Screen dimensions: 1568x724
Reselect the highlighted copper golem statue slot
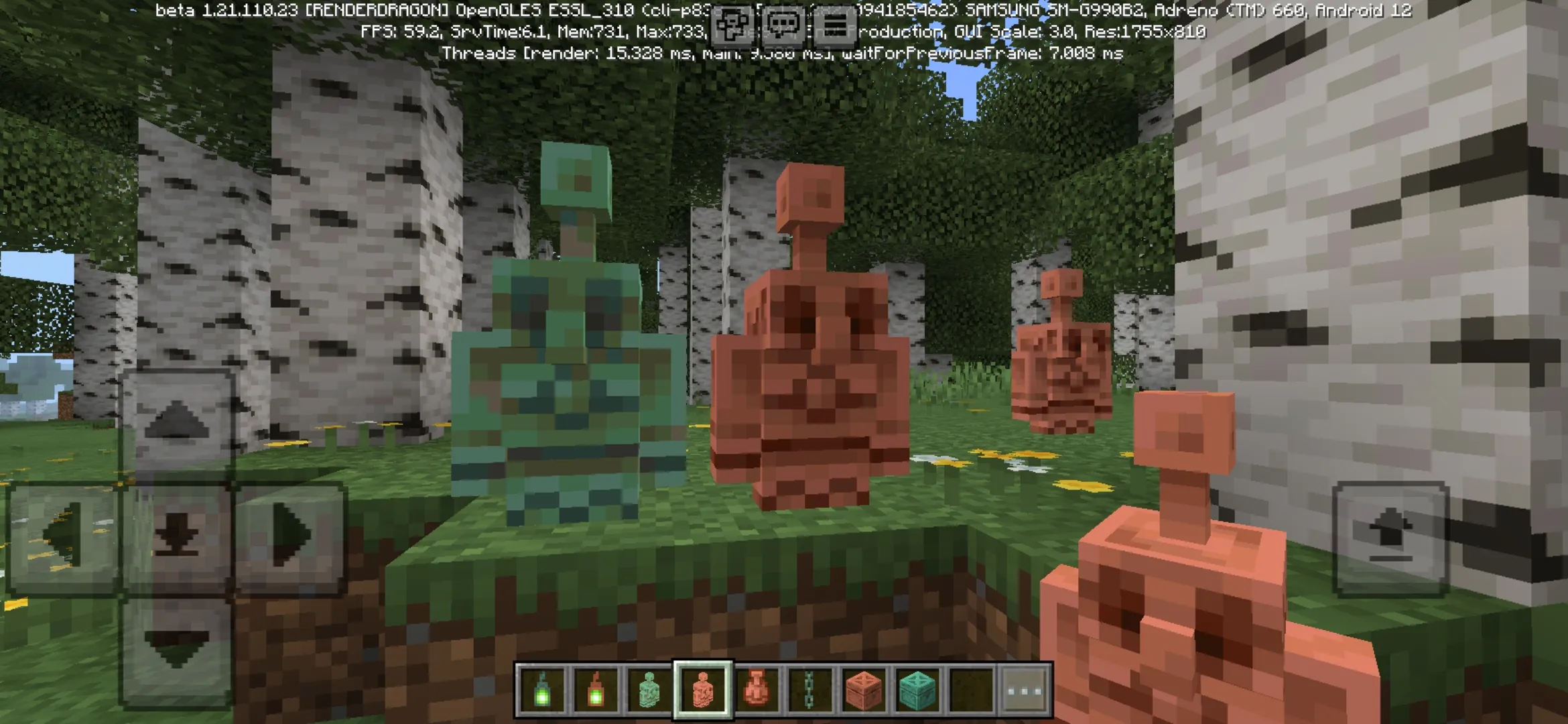tap(702, 687)
